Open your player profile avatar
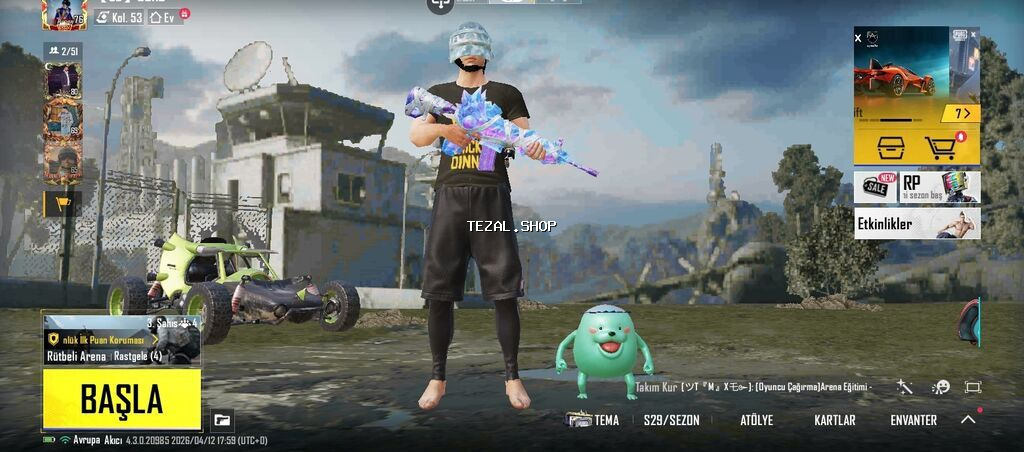This screenshot has width=1024, height=452. 64,14
